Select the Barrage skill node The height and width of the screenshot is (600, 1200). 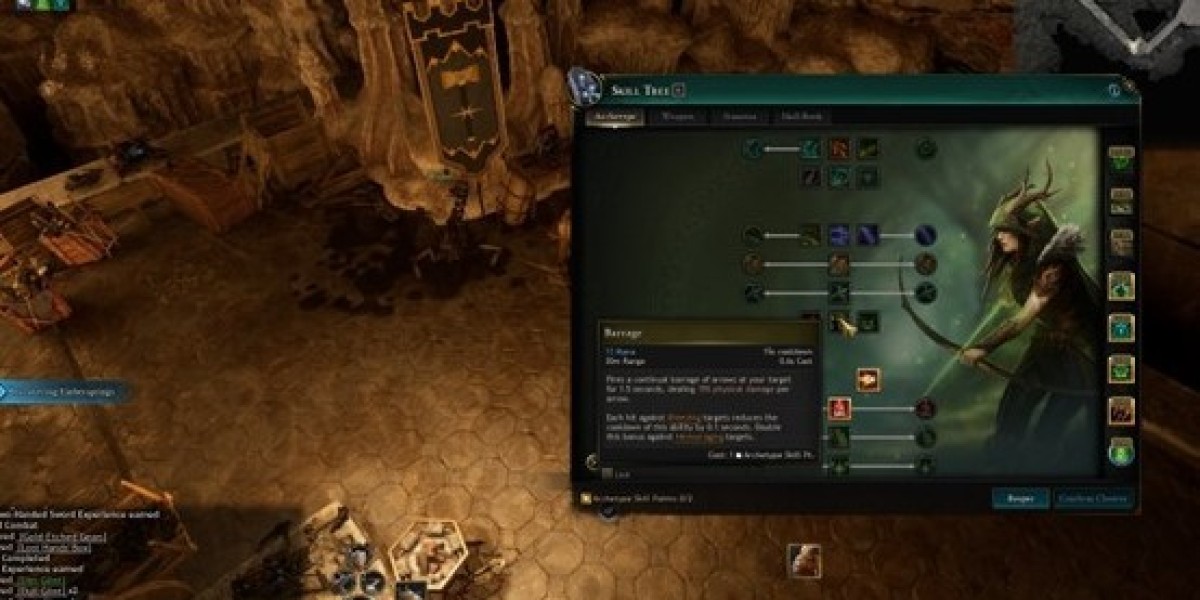(841, 322)
